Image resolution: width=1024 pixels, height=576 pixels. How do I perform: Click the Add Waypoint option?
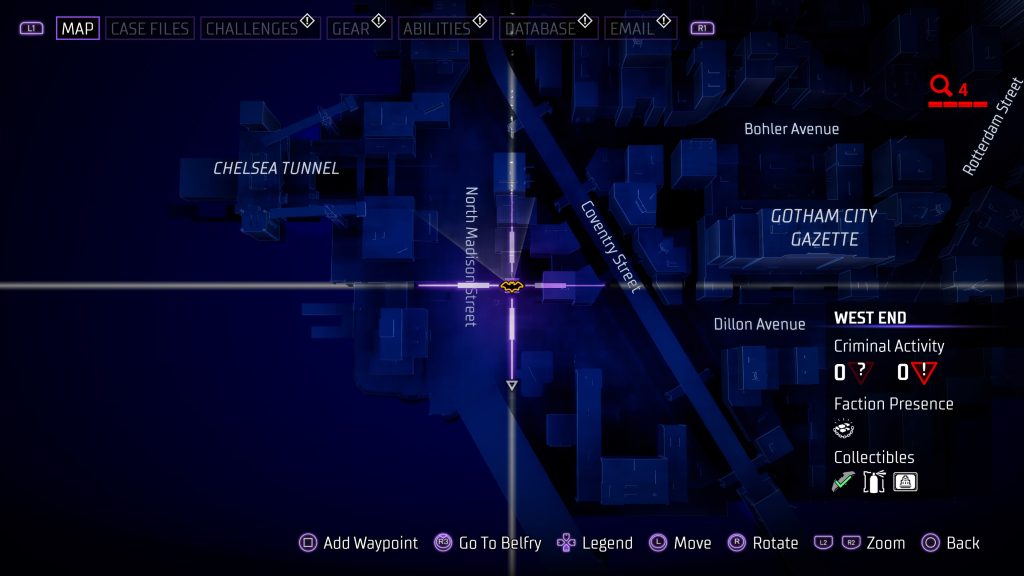tap(359, 543)
